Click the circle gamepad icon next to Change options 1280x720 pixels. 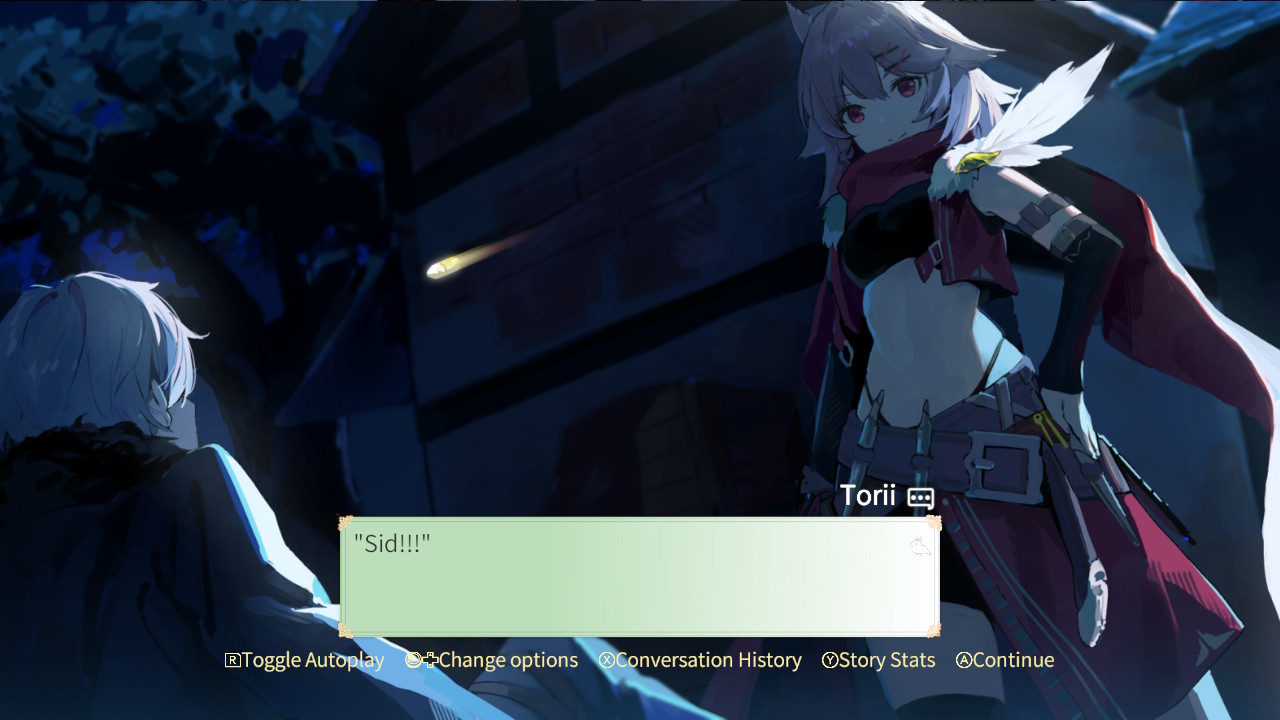point(411,660)
